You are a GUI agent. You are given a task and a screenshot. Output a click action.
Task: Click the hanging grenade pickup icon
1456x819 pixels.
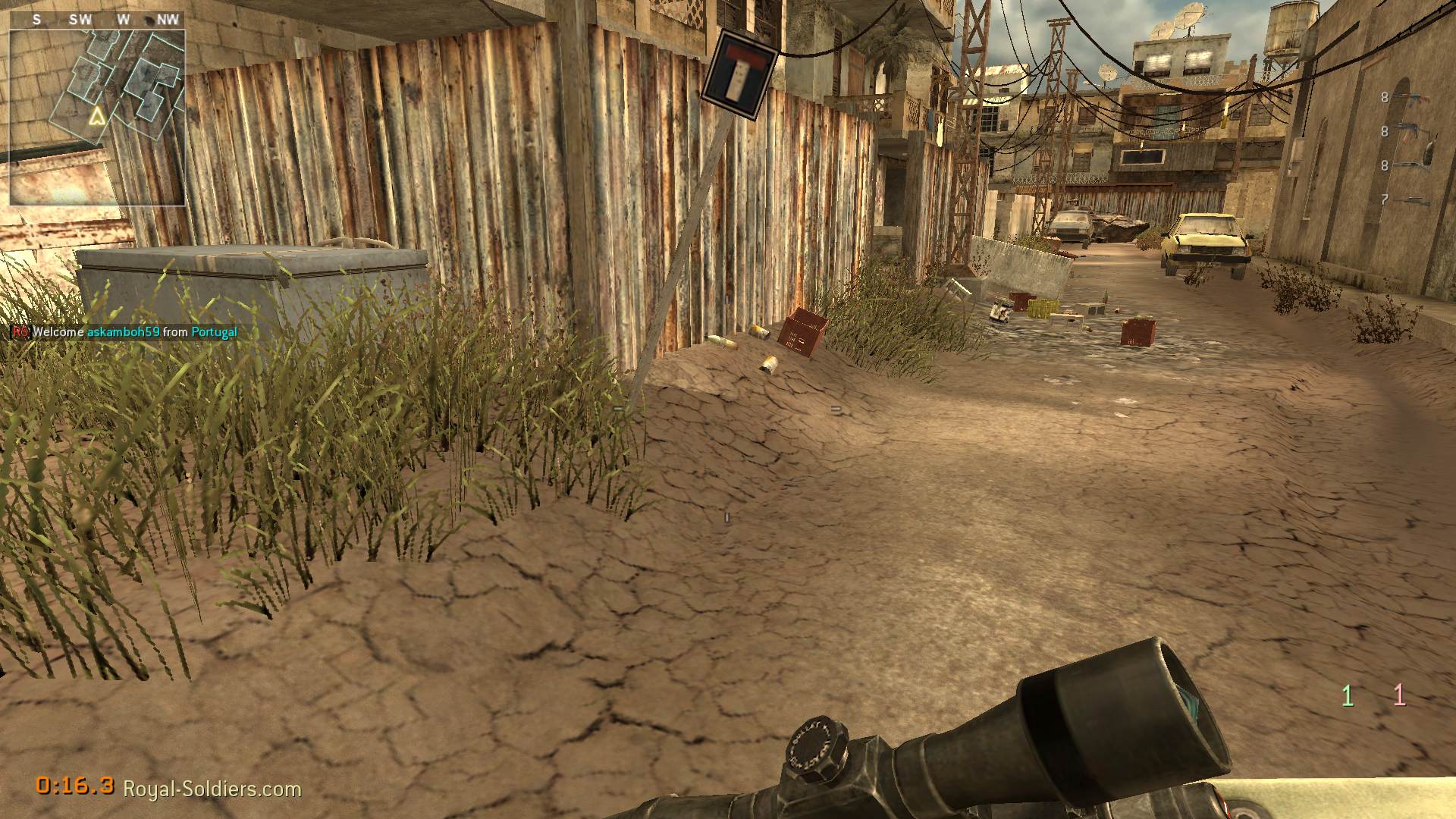click(x=739, y=74)
